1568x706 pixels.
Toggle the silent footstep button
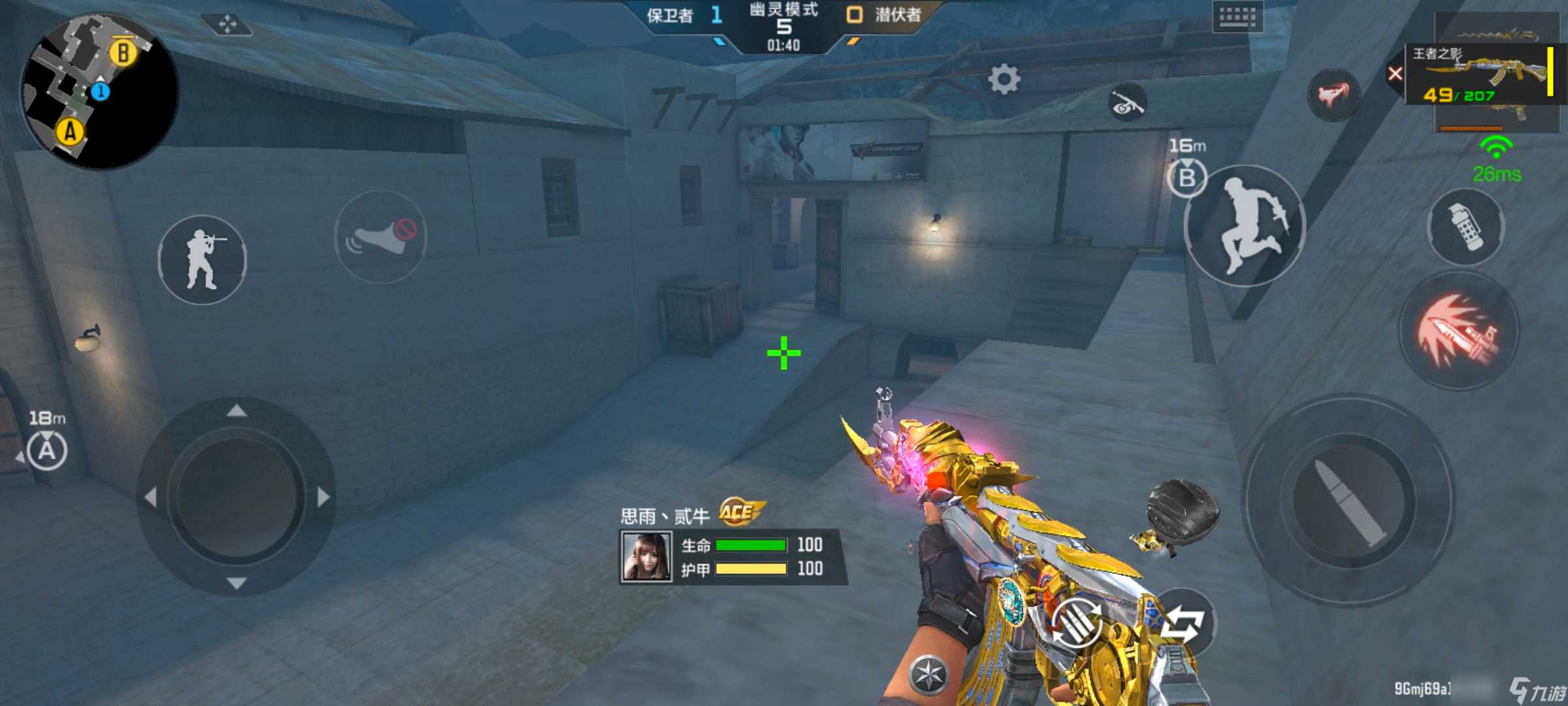pos(381,237)
